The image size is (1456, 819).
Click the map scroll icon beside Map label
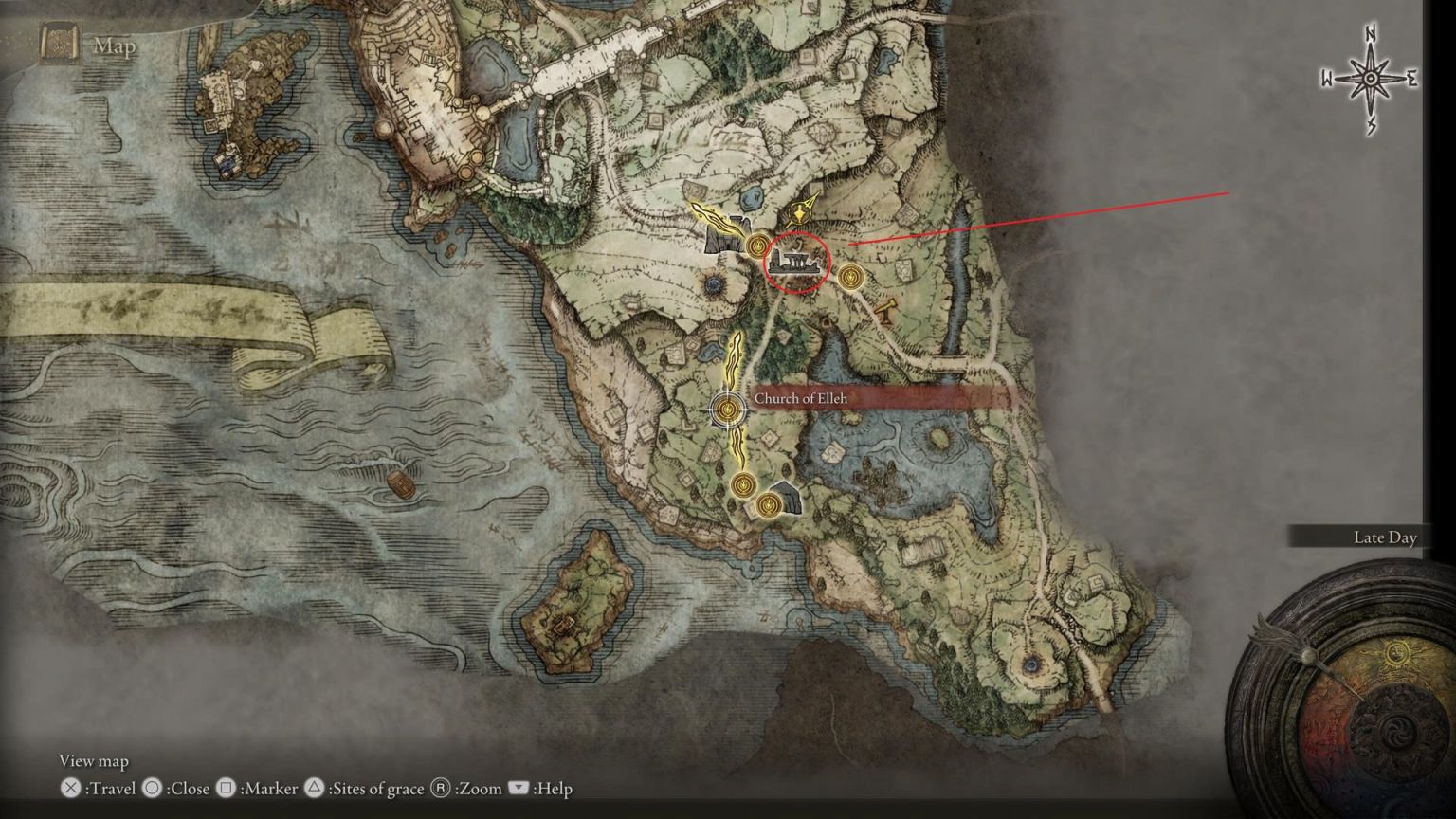[59, 42]
